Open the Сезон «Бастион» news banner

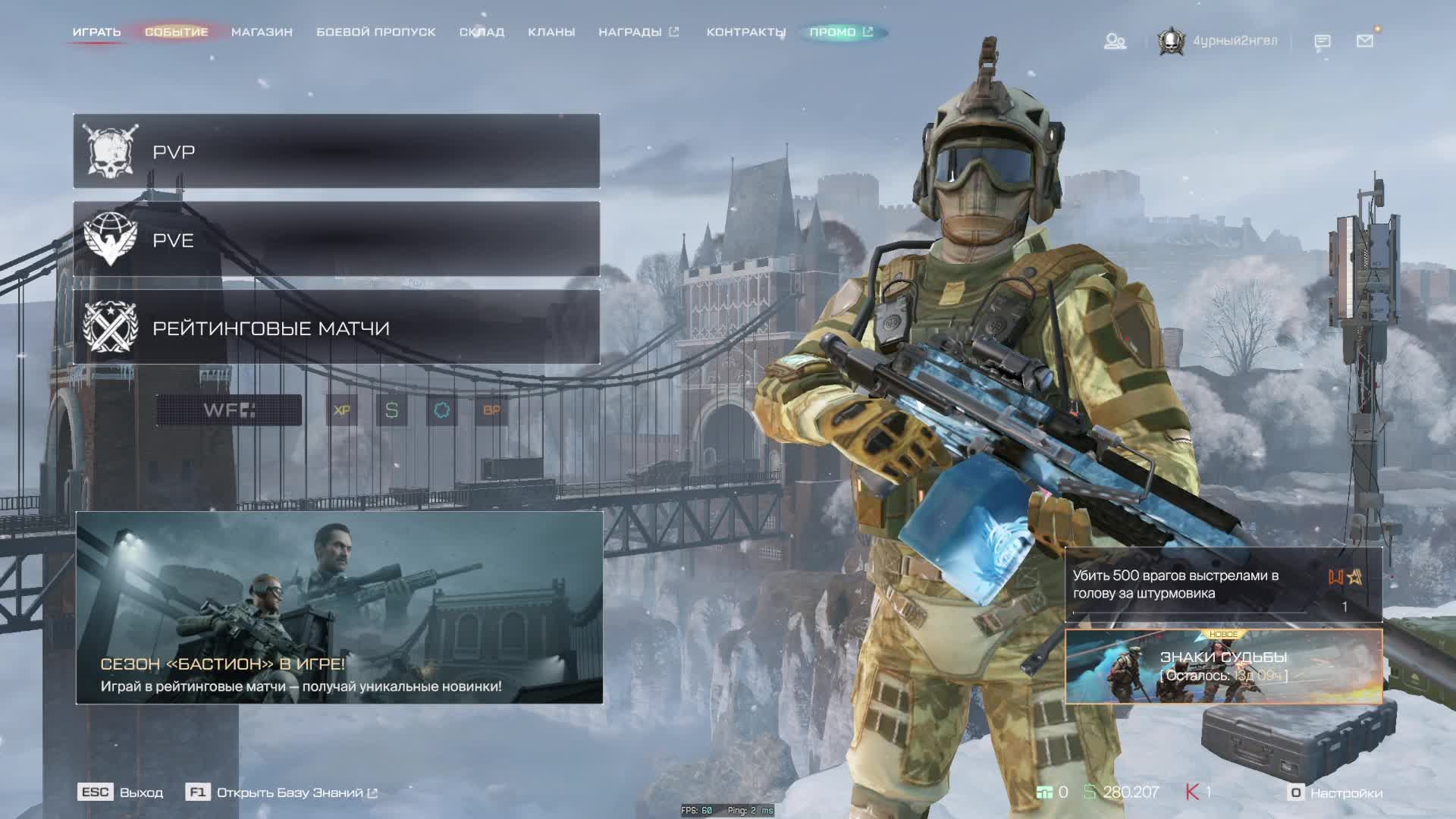tap(339, 607)
